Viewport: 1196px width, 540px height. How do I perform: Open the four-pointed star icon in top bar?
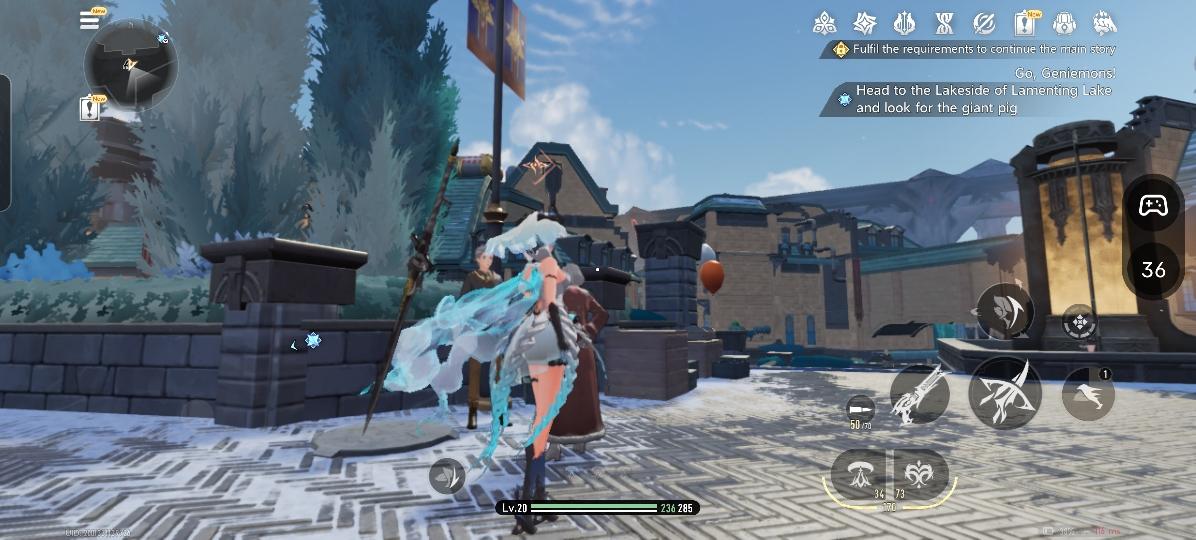tap(865, 22)
